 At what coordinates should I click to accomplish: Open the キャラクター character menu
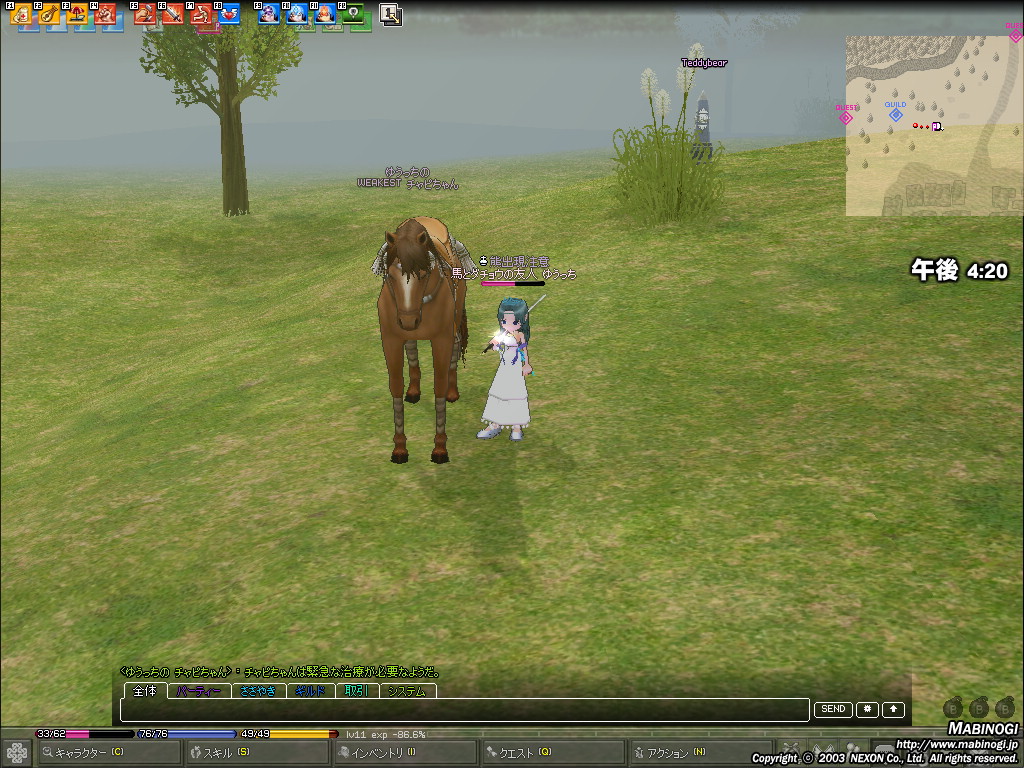[x=84, y=752]
